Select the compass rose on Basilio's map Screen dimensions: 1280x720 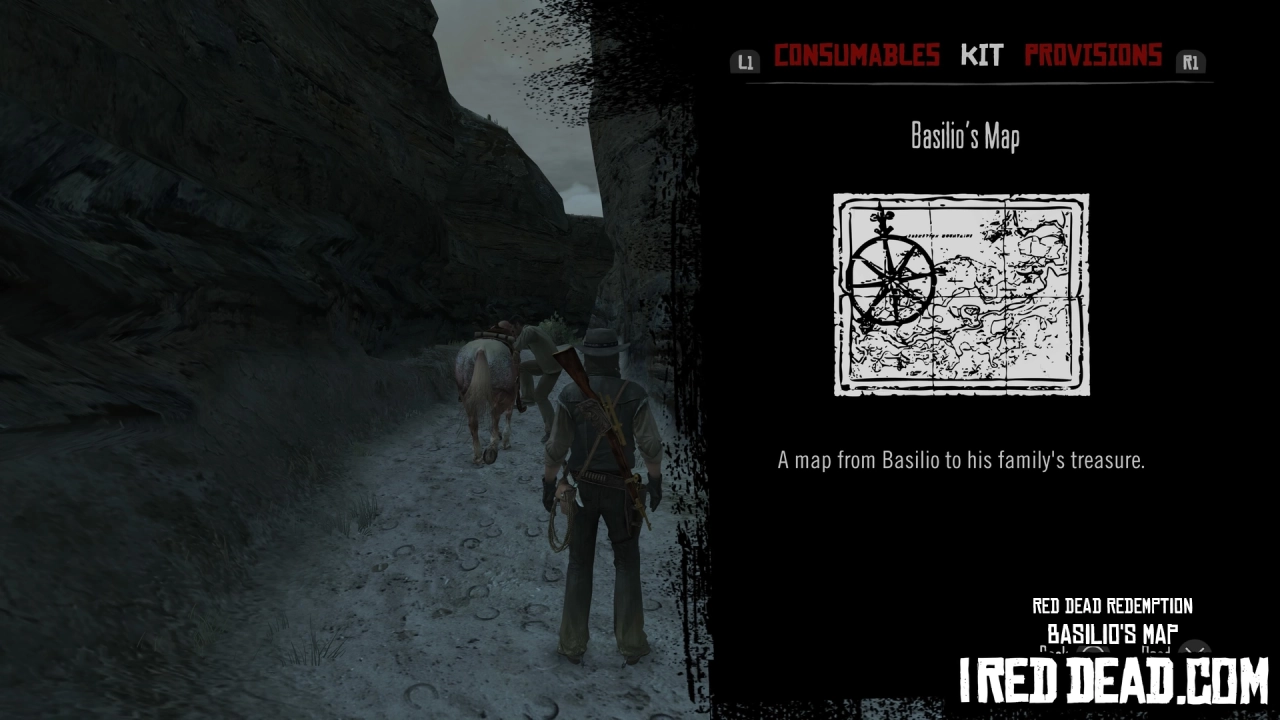(x=889, y=280)
